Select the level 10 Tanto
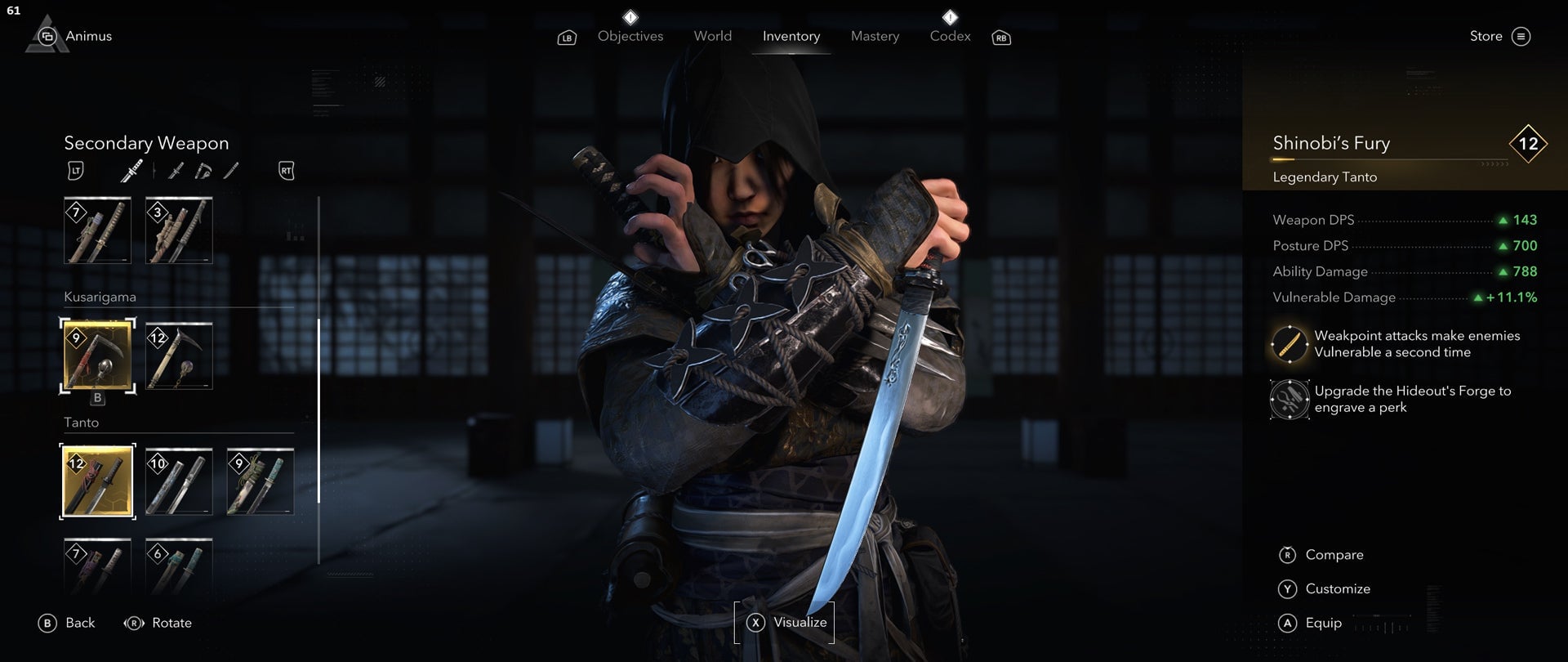The width and height of the screenshot is (1568, 662). tap(178, 481)
